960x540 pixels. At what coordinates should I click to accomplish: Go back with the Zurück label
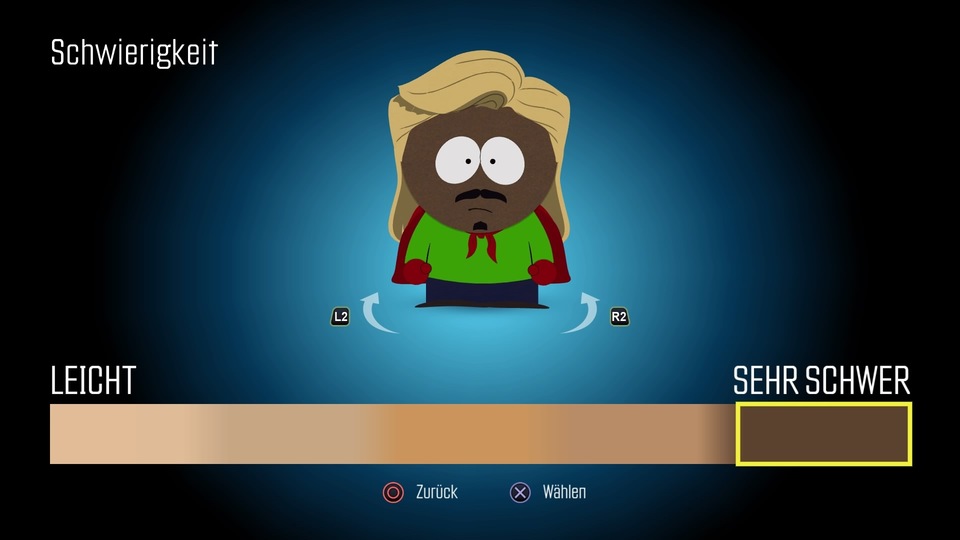[436, 492]
